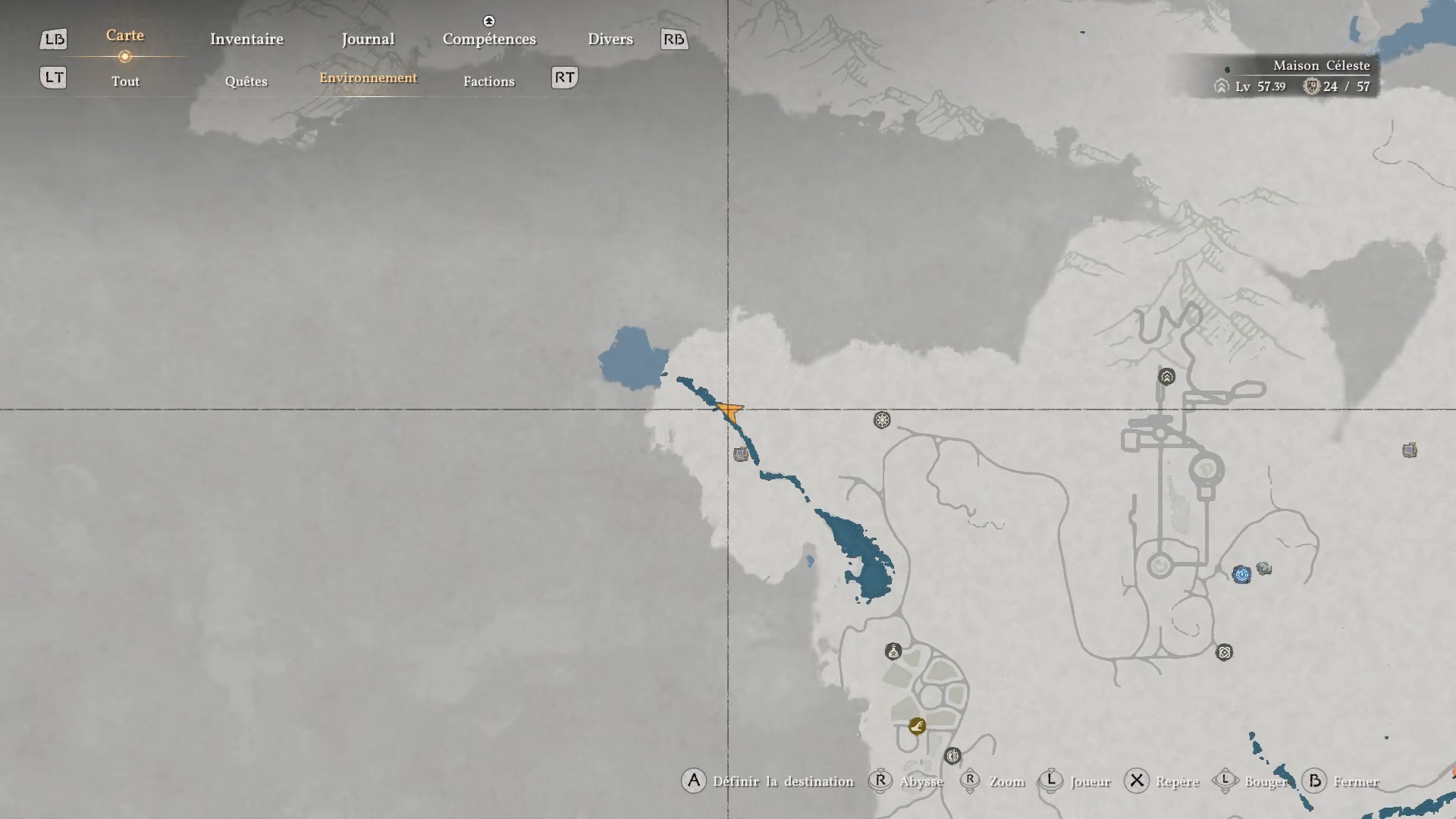Click the snowflake wheel map marker
The width and height of the screenshot is (1456, 819).
click(882, 420)
